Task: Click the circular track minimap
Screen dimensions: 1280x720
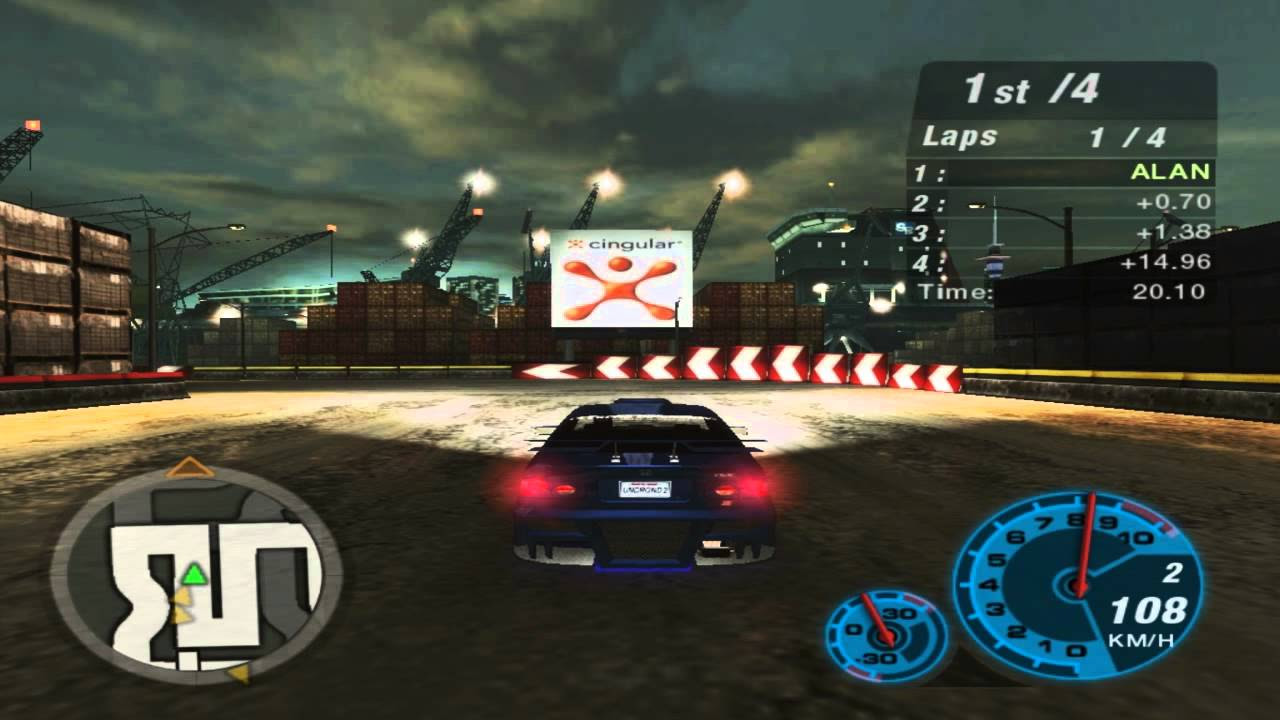Action: (x=196, y=575)
